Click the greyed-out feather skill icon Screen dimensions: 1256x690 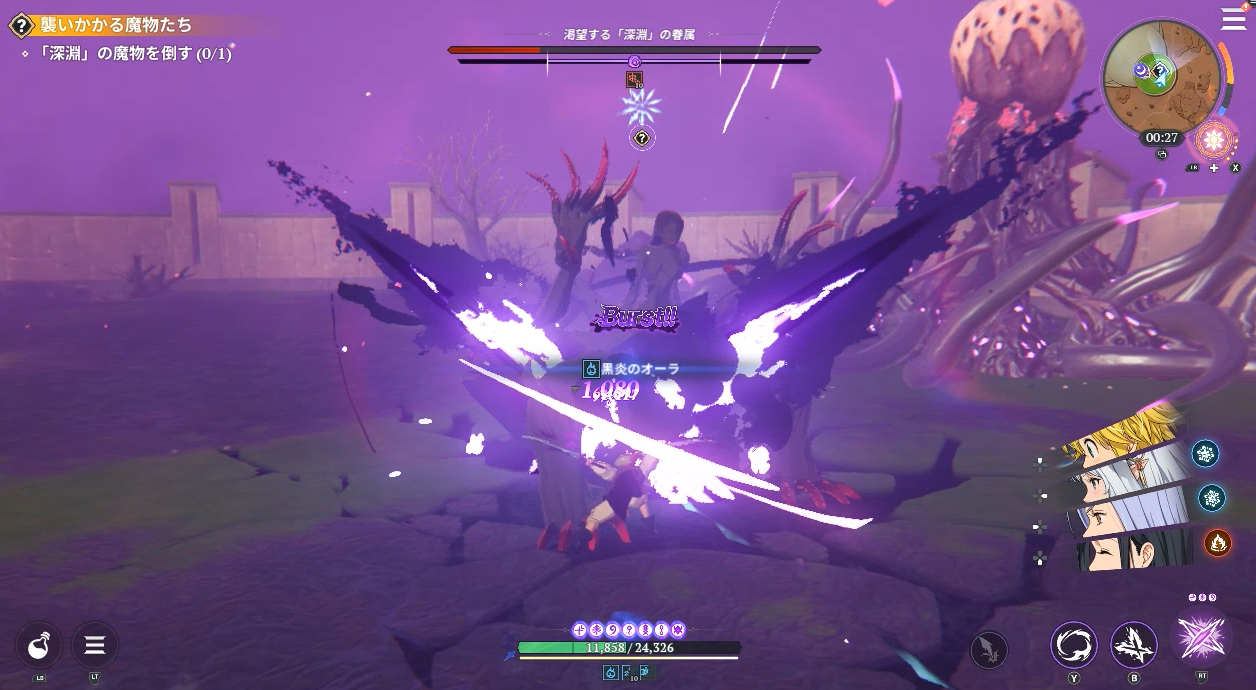(x=989, y=650)
